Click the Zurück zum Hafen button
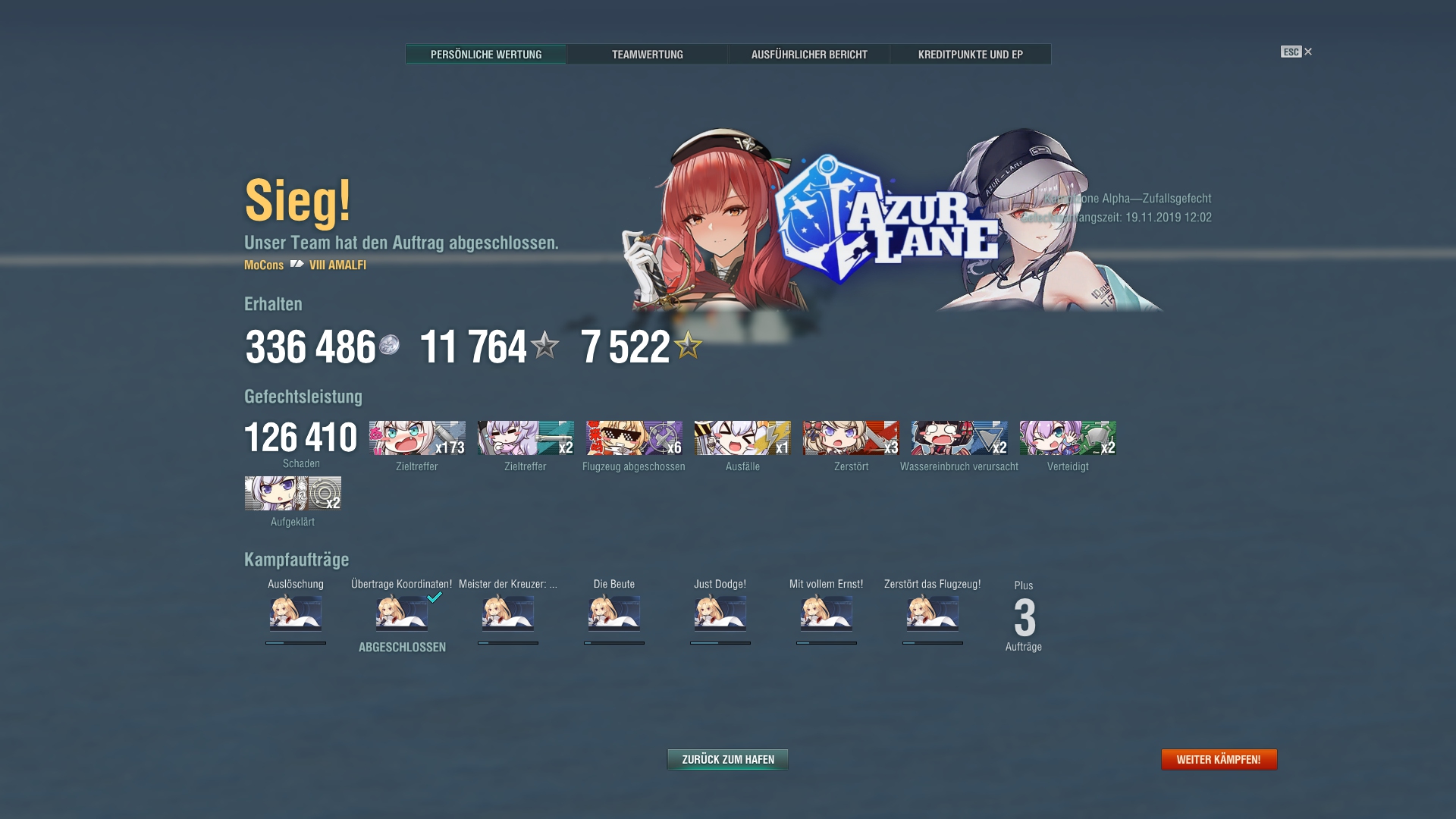 click(x=726, y=758)
